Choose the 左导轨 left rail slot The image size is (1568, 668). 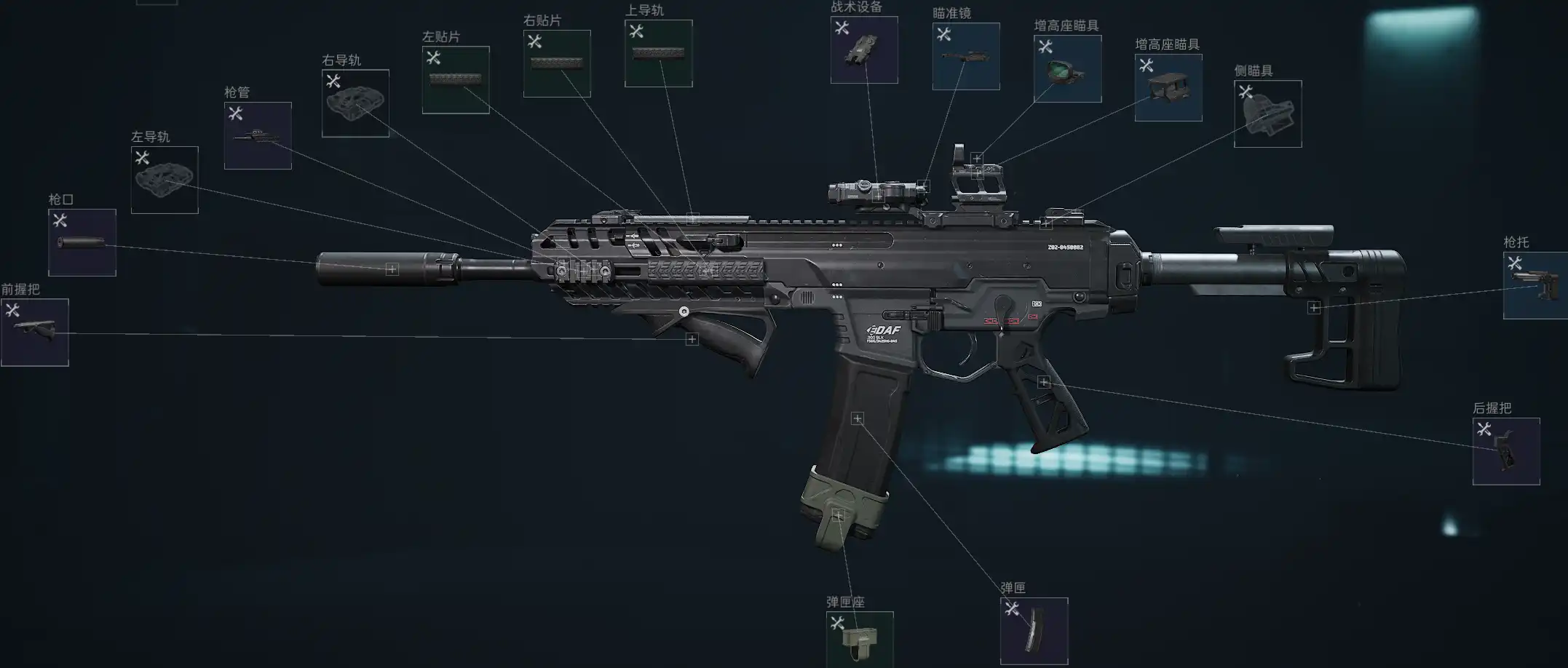pos(165,180)
